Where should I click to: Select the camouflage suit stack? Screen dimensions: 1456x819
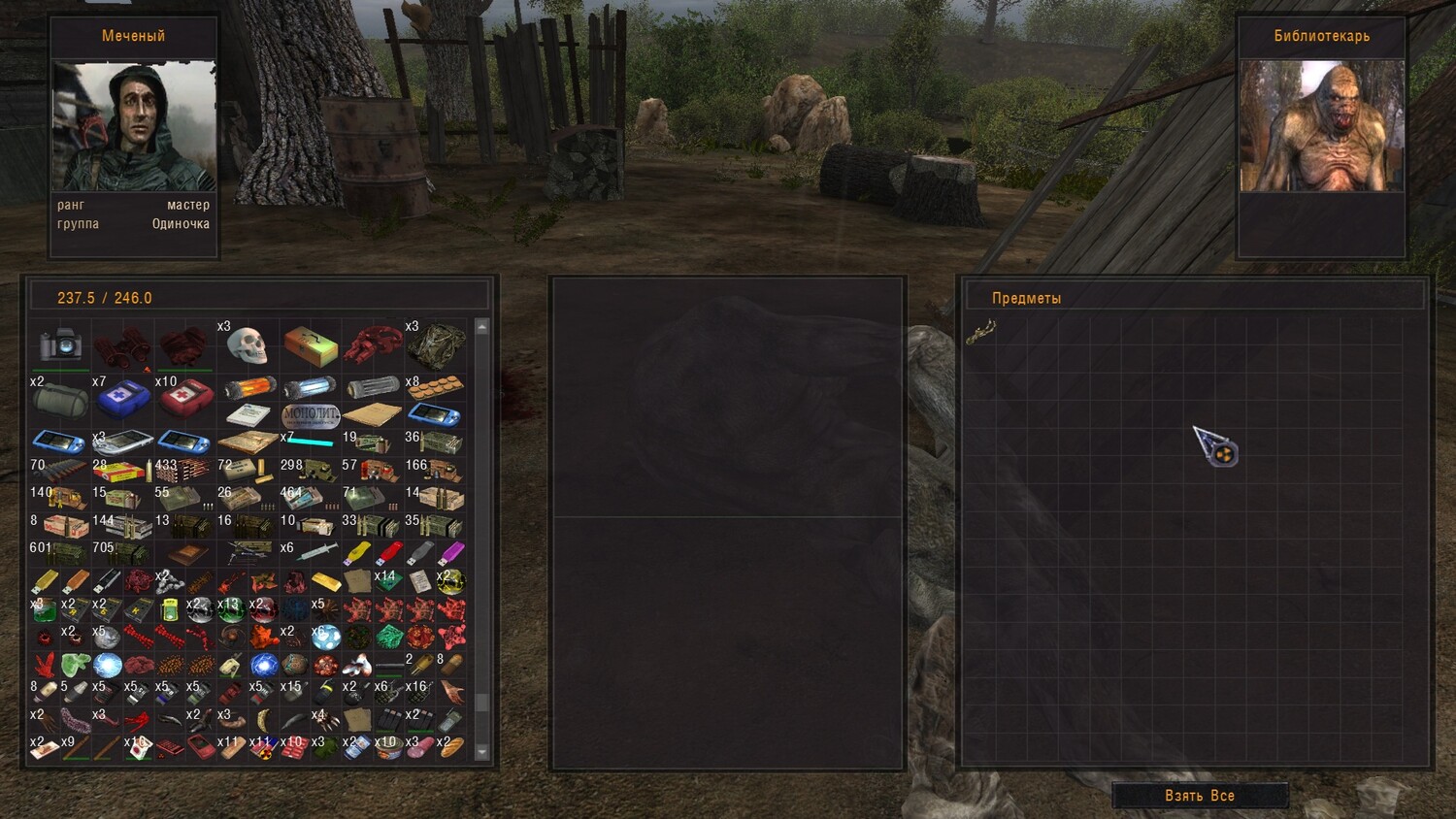tap(436, 344)
